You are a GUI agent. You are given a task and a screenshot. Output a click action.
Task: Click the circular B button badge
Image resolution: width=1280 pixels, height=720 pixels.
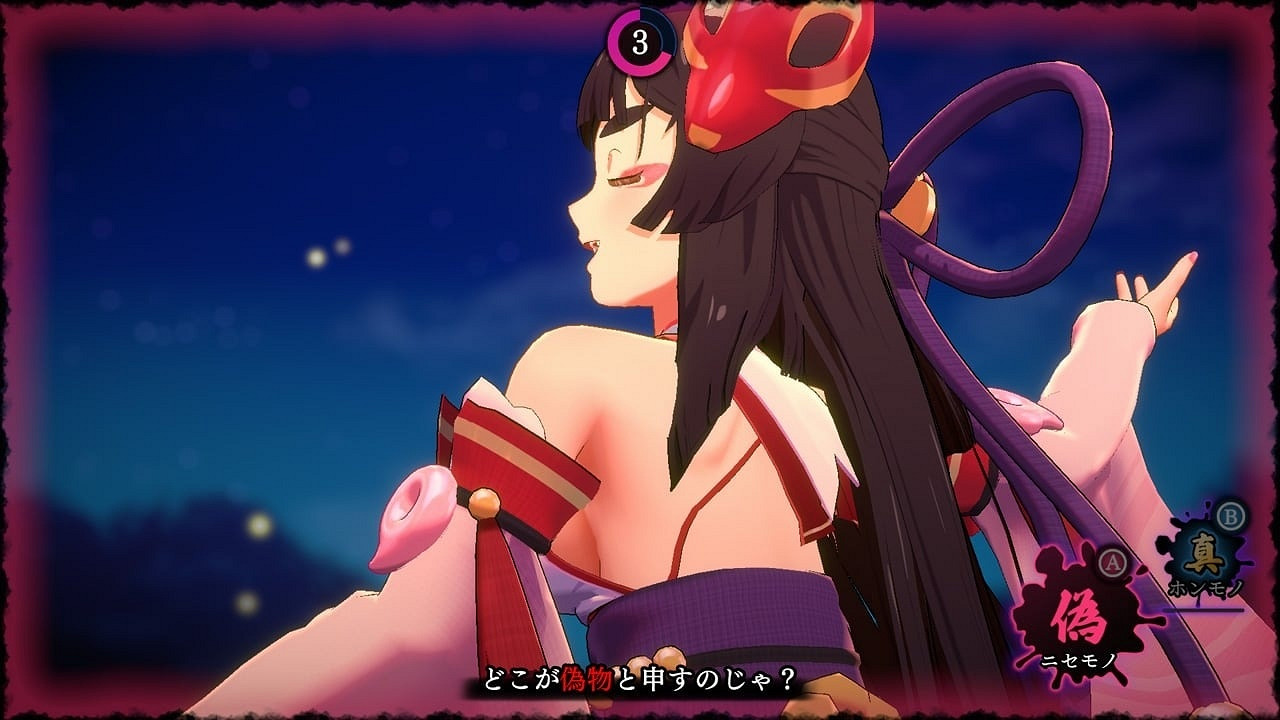(1229, 515)
